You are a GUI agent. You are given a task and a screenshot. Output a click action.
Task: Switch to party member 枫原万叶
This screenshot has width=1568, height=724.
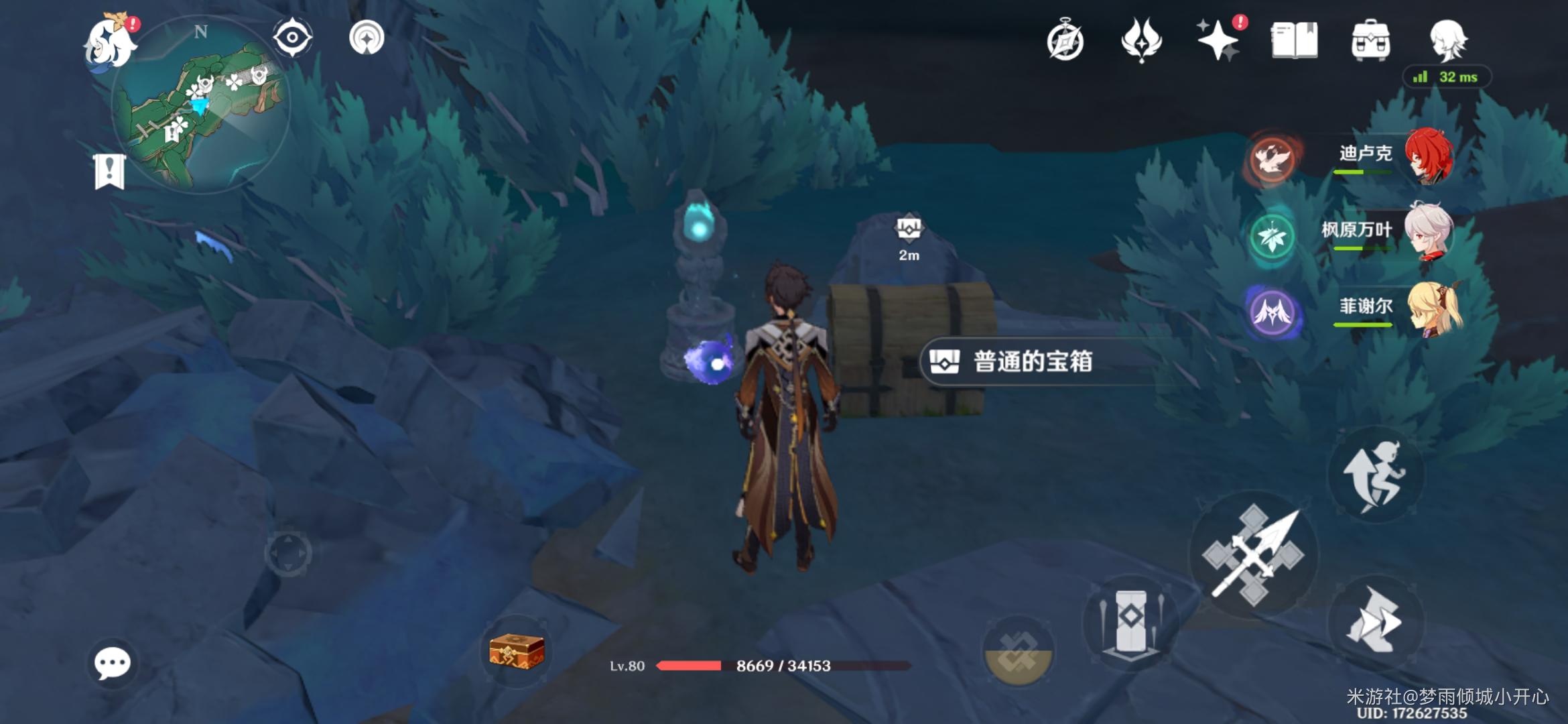tap(1394, 233)
